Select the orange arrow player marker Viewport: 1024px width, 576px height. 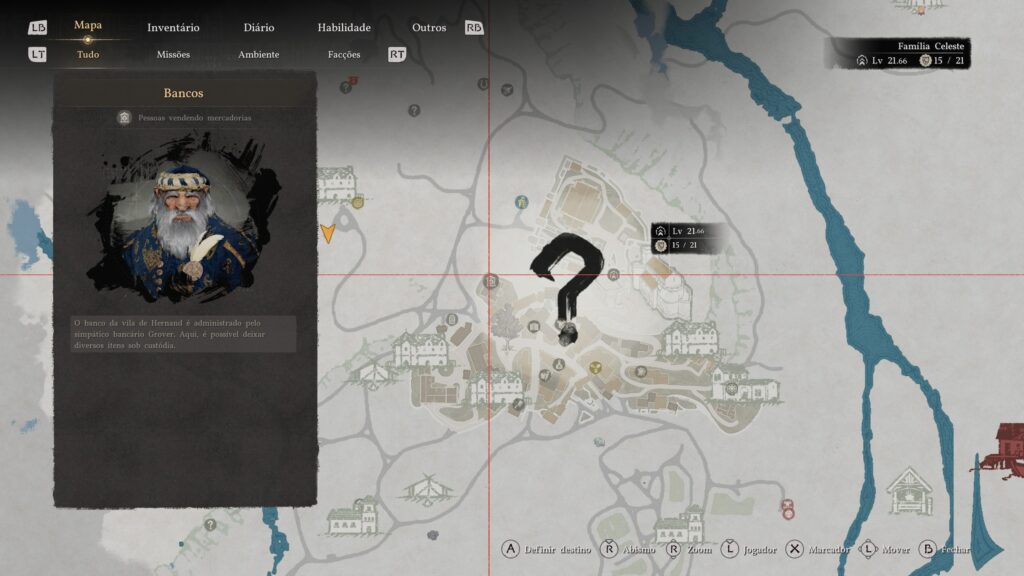[327, 234]
